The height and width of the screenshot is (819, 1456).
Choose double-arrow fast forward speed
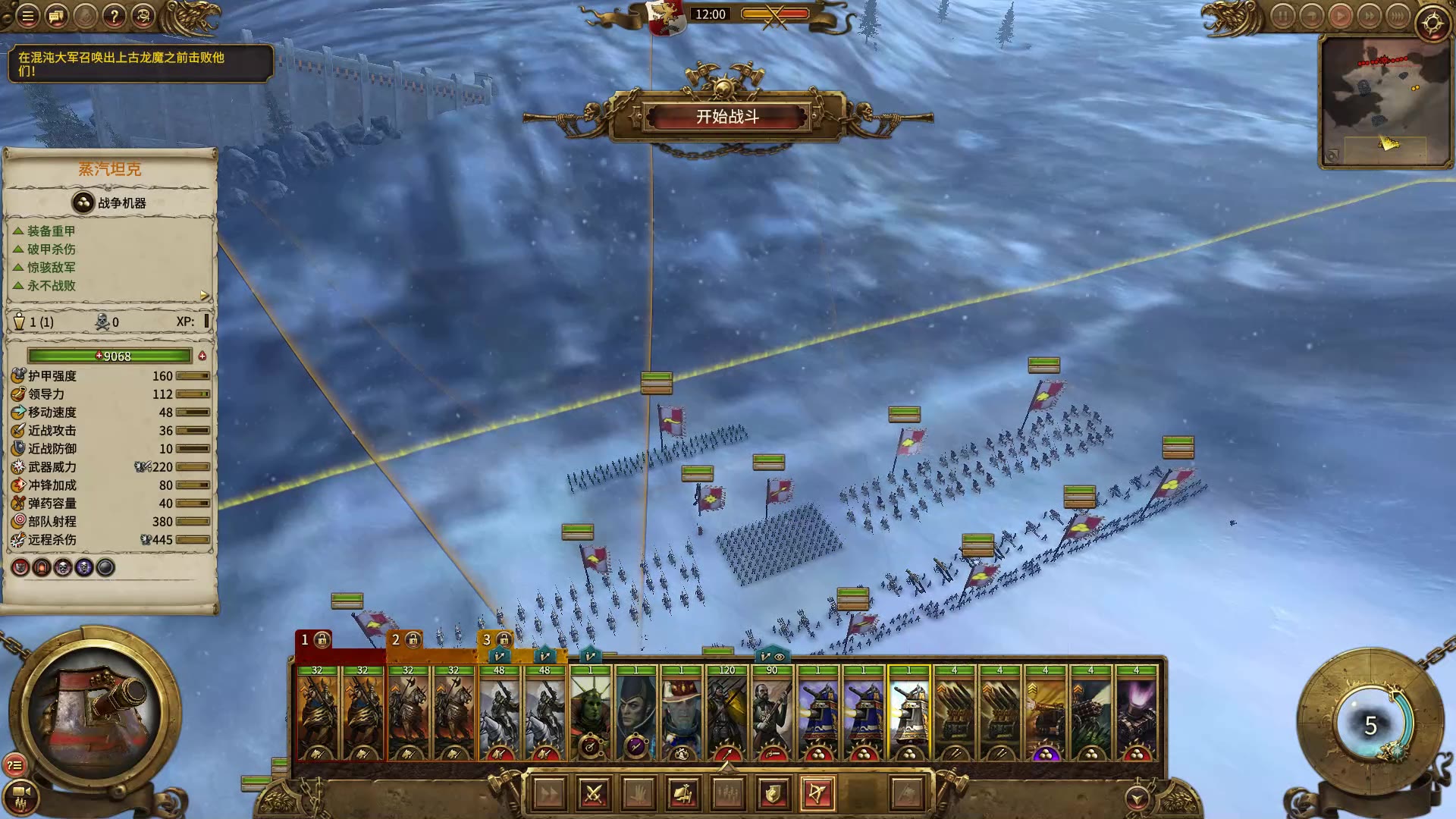click(1369, 16)
